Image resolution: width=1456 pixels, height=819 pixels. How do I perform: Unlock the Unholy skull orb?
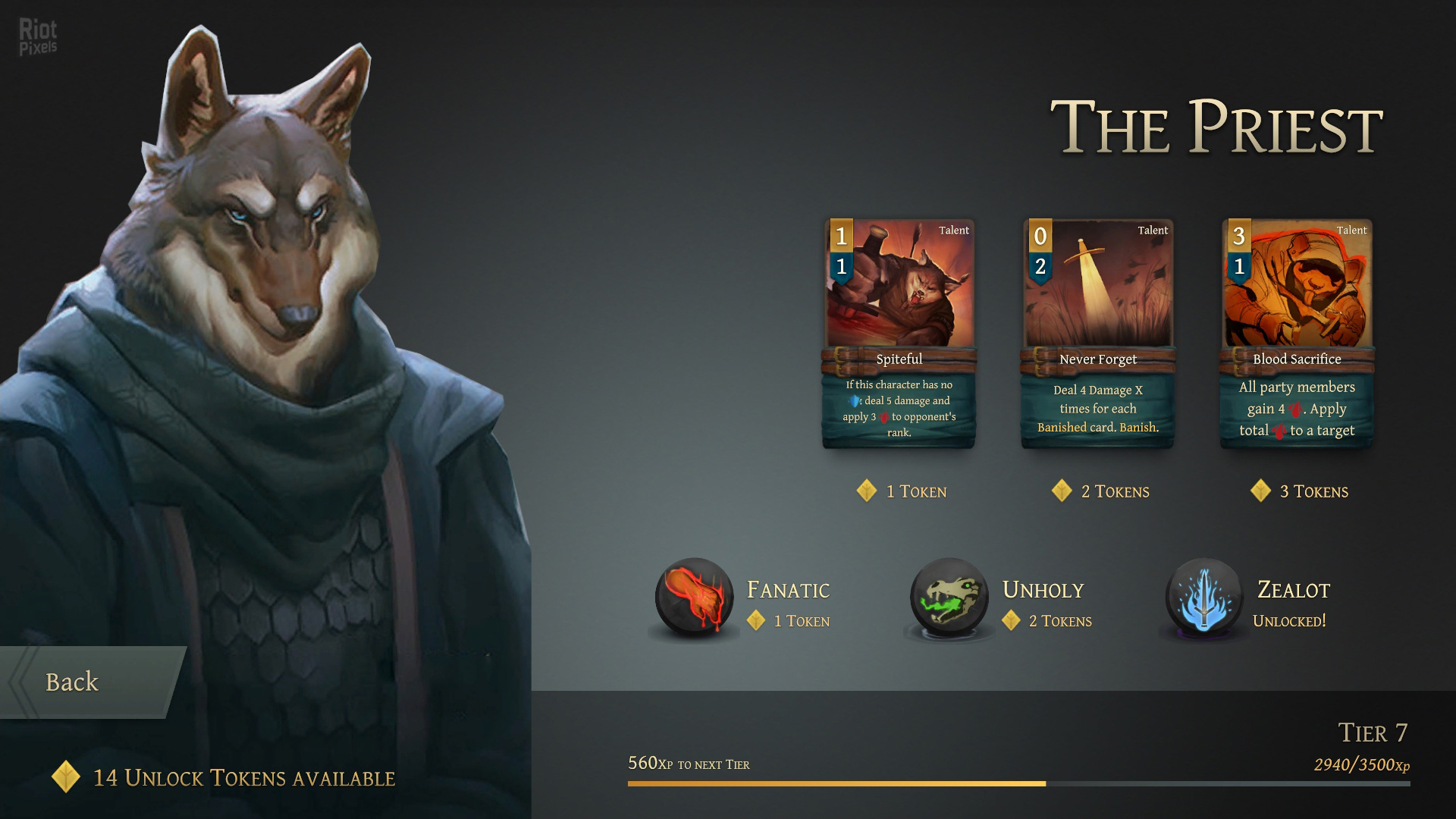949,598
